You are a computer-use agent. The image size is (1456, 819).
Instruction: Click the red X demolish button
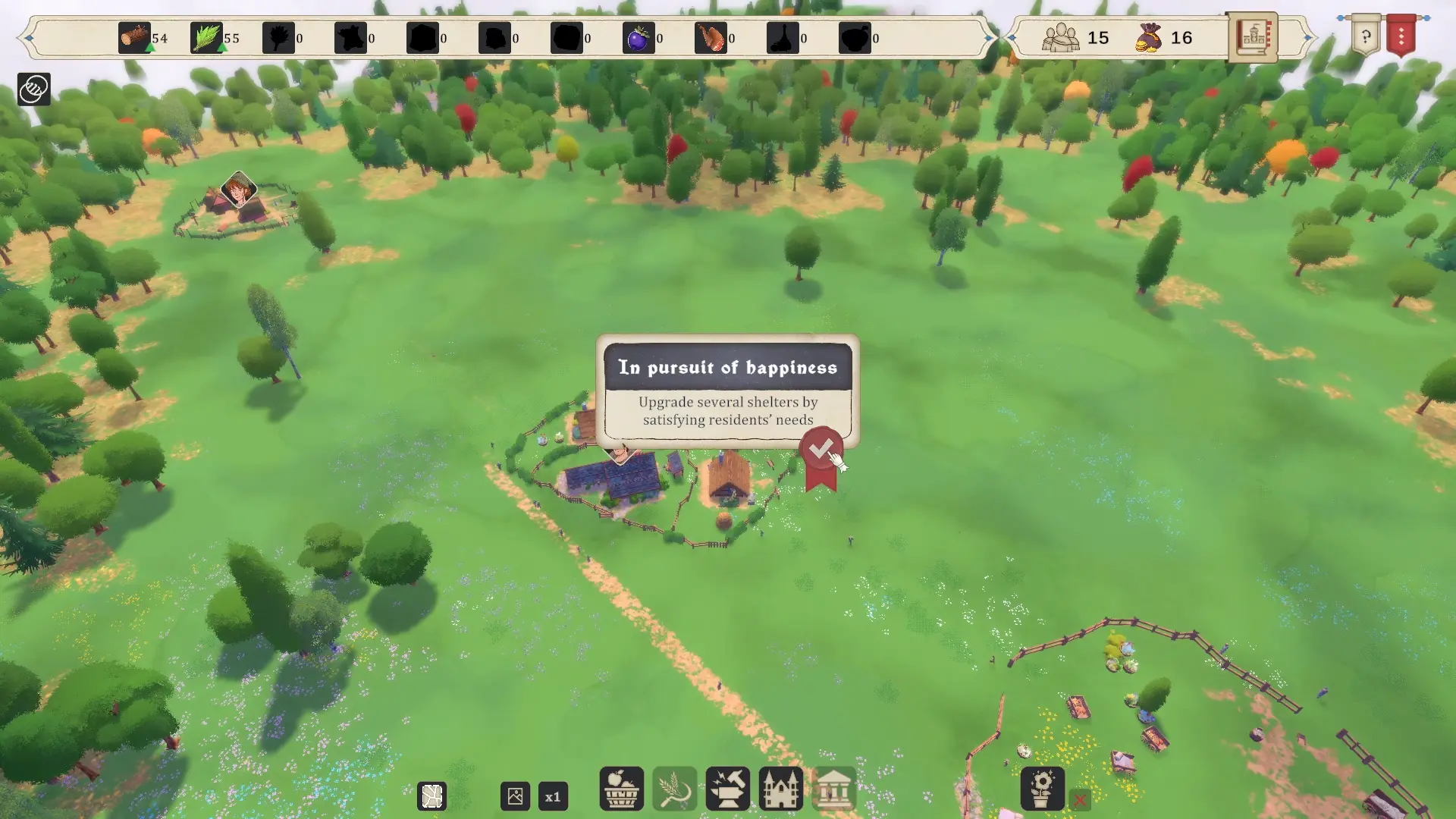[x=1080, y=799]
